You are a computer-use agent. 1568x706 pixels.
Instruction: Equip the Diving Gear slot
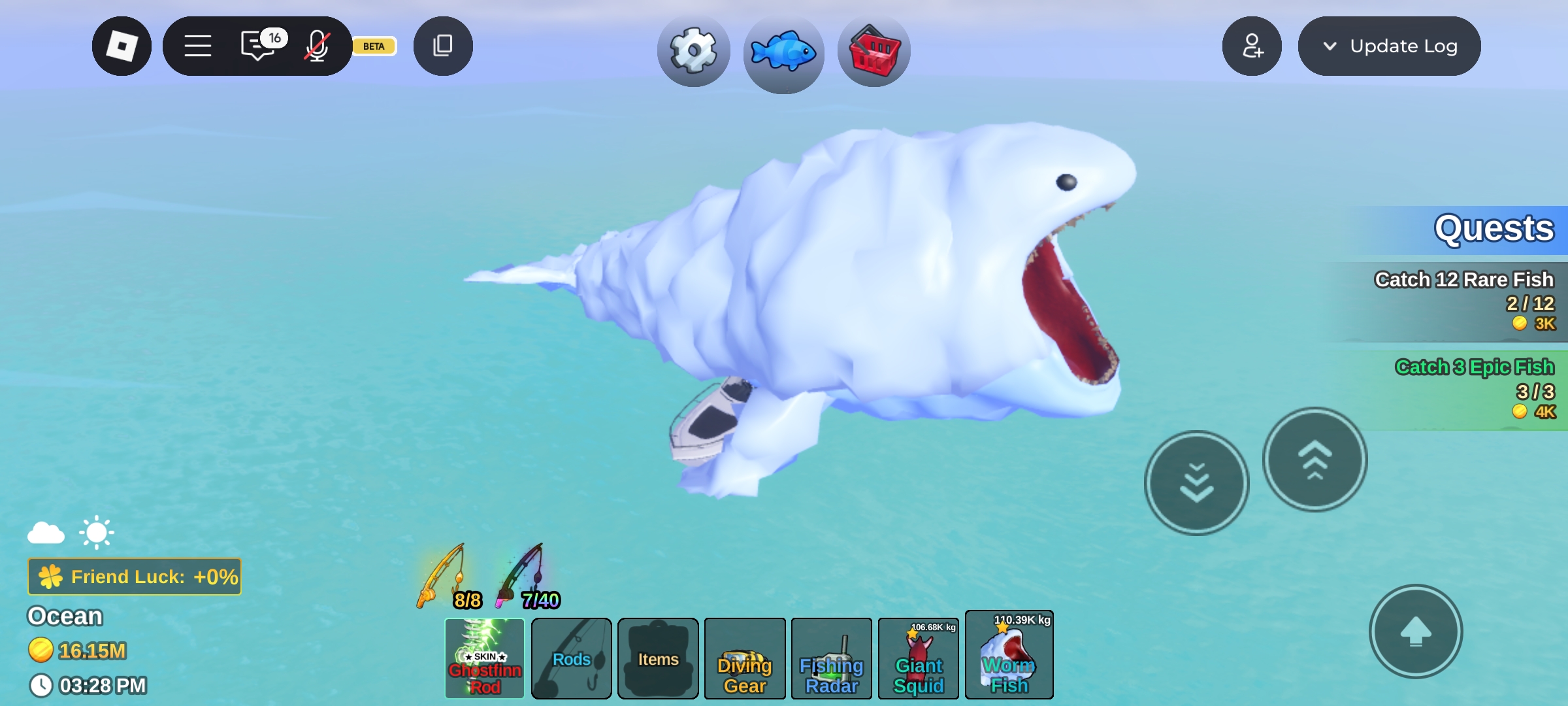(745, 658)
